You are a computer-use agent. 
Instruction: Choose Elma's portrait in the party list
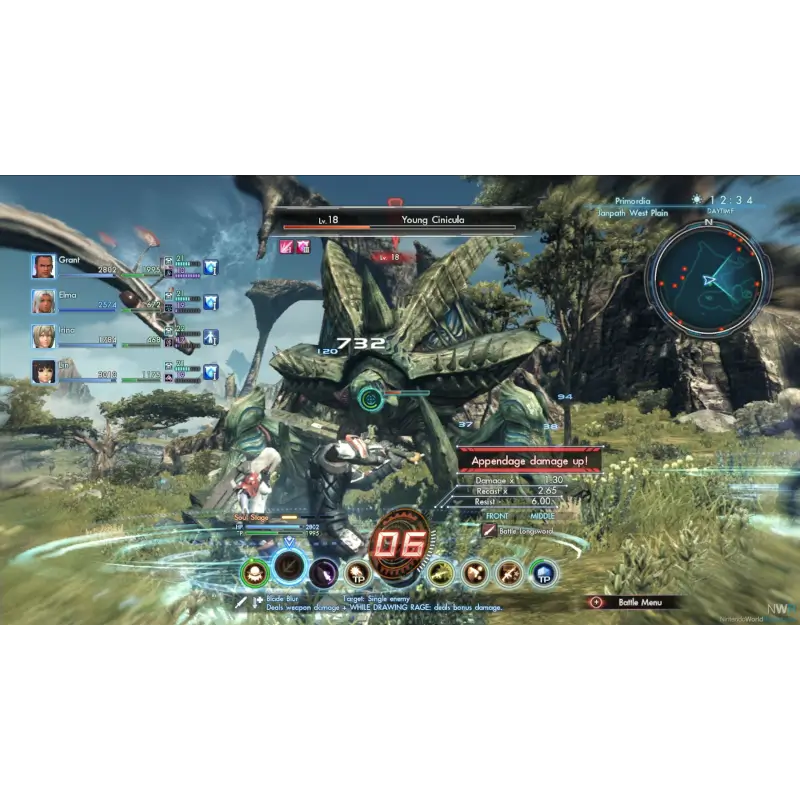[43, 301]
